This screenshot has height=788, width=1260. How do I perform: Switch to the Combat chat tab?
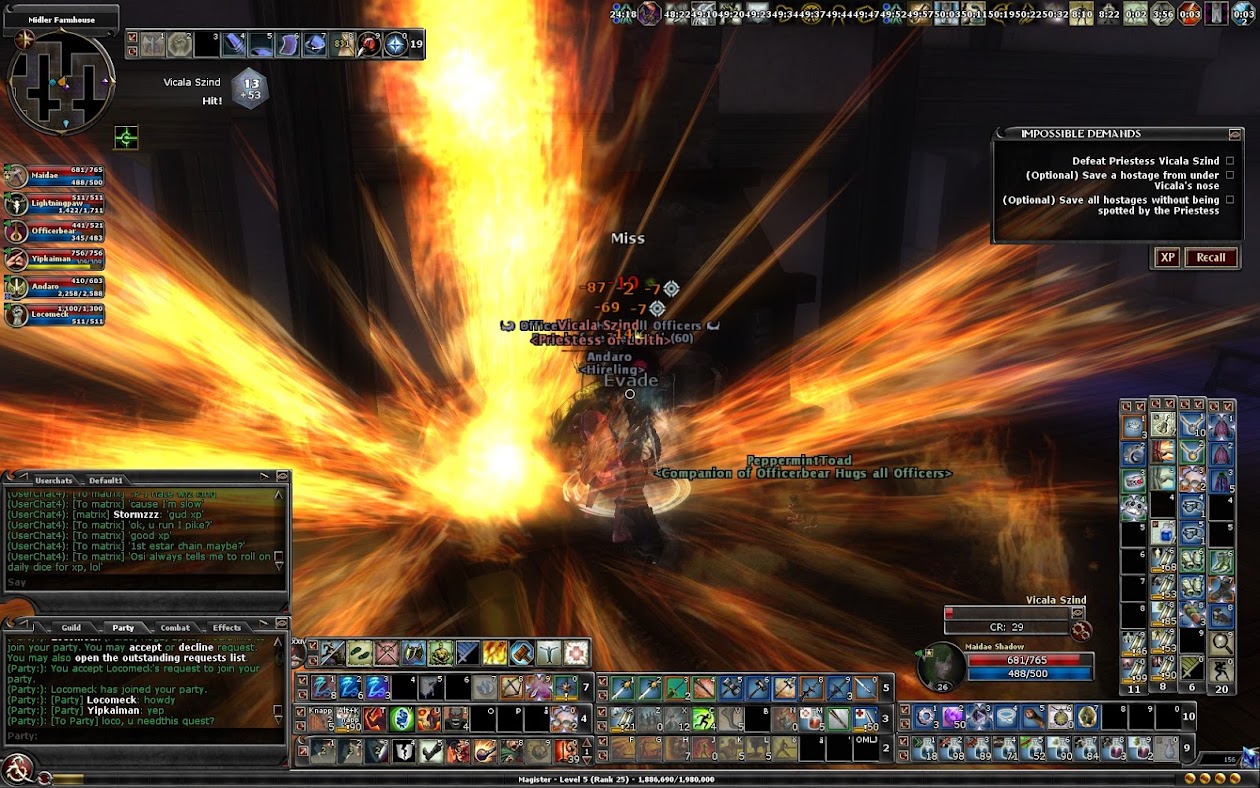(175, 628)
